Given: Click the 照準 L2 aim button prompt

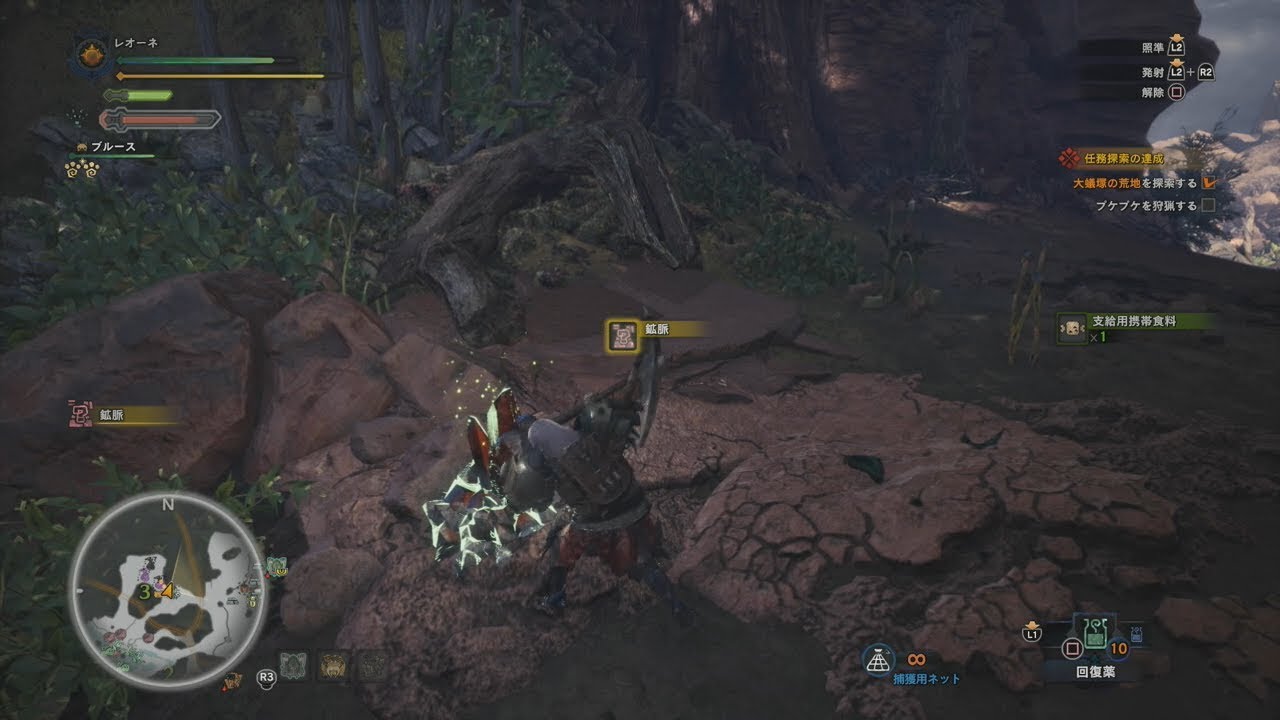Looking at the screenshot, I should (x=1175, y=48).
